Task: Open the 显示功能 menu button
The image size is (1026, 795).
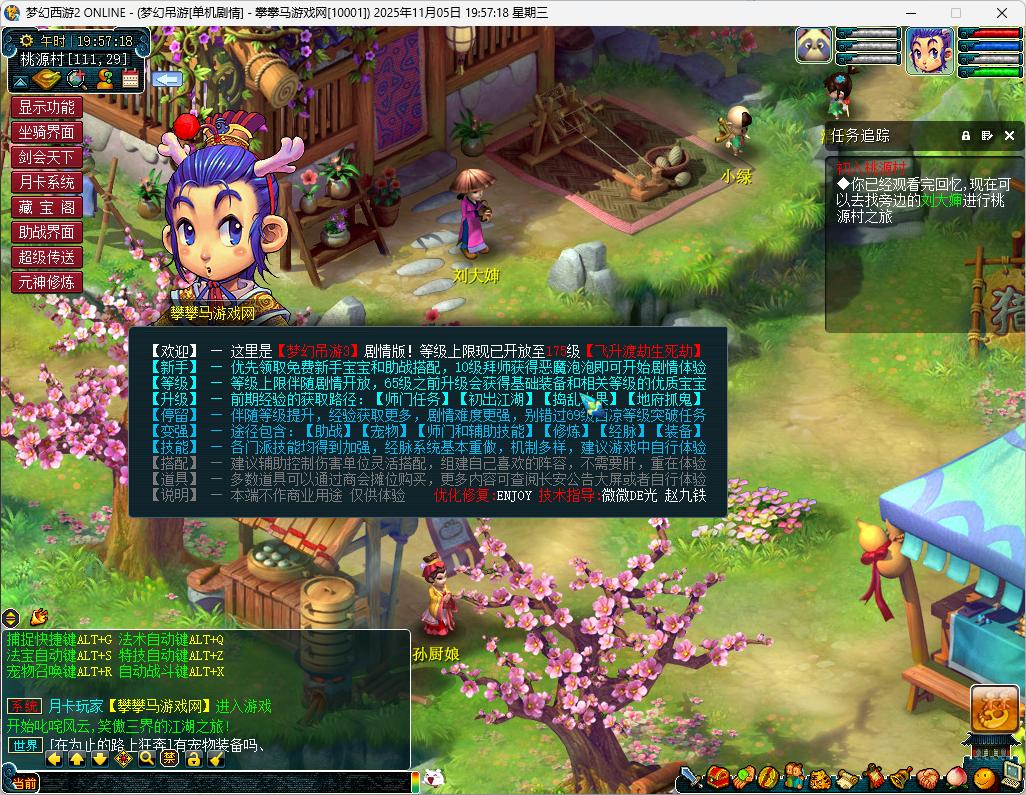Action: 46,107
